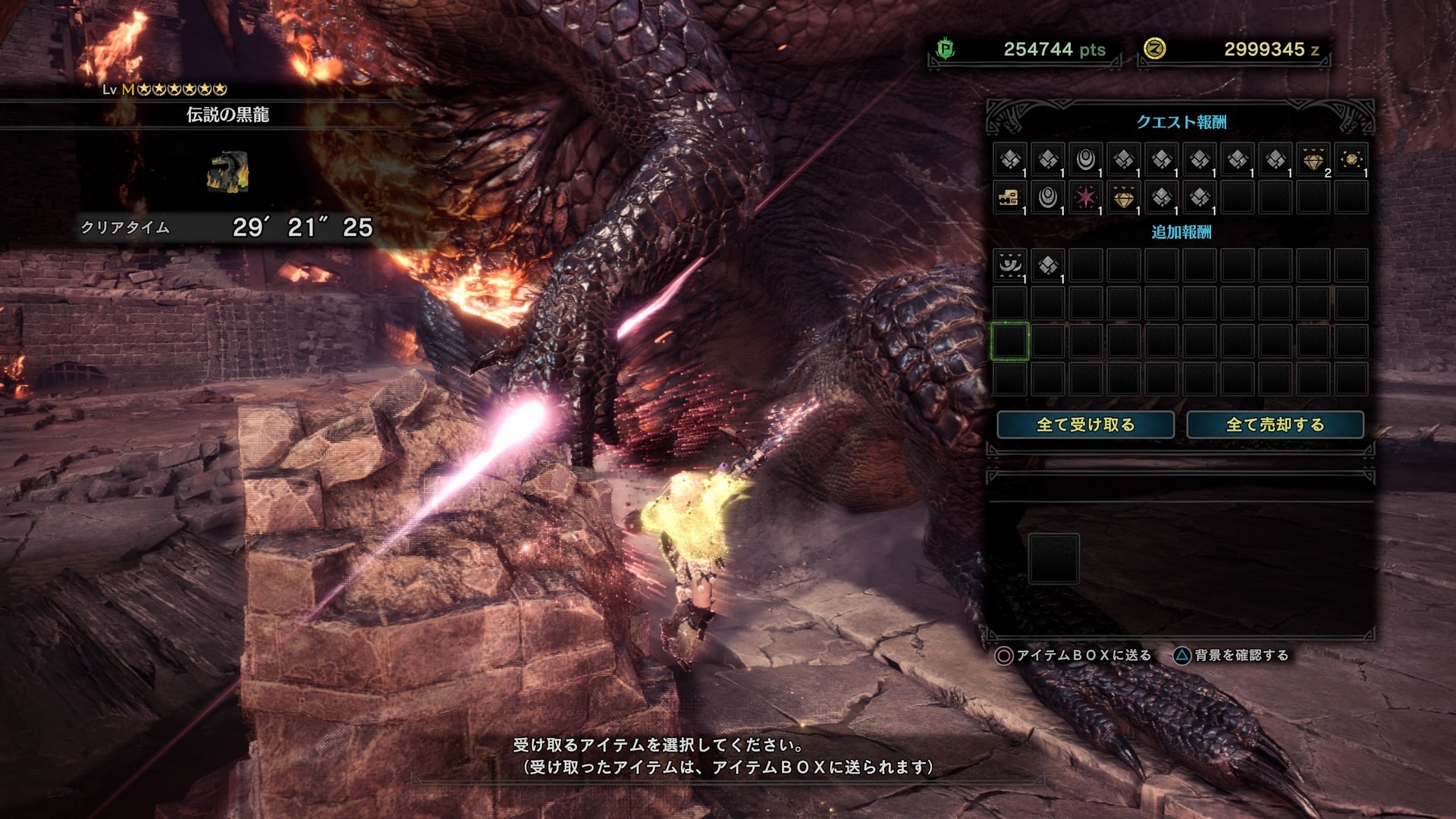Image resolution: width=1456 pixels, height=819 pixels.
Task: Choose the white oval reward in the second row
Action: [x=1047, y=198]
